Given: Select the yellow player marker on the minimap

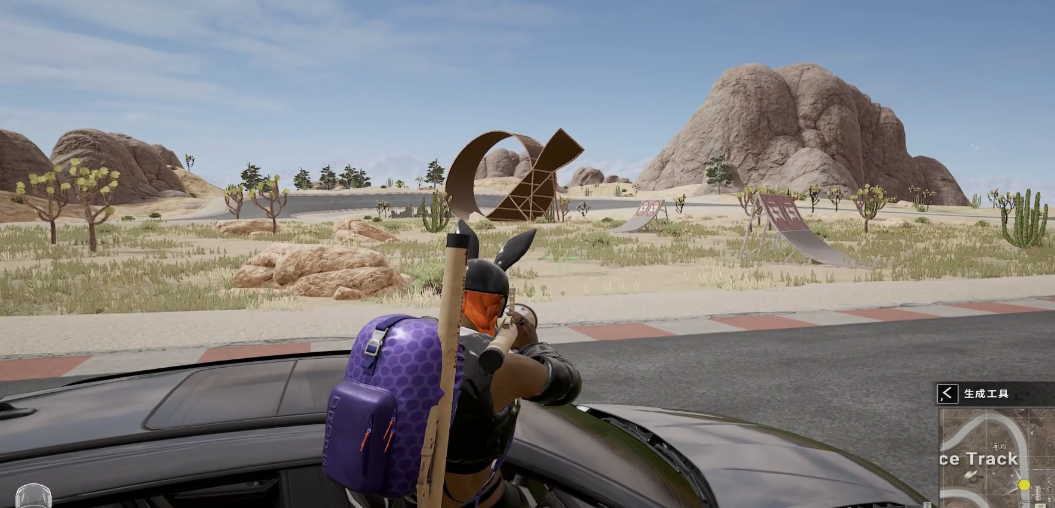Looking at the screenshot, I should click(x=1023, y=485).
